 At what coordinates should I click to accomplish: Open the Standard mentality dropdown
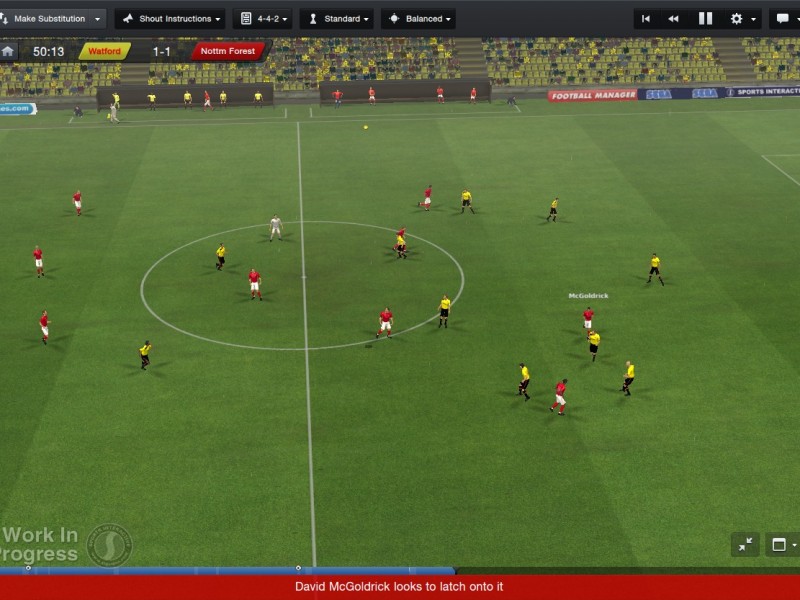337,19
